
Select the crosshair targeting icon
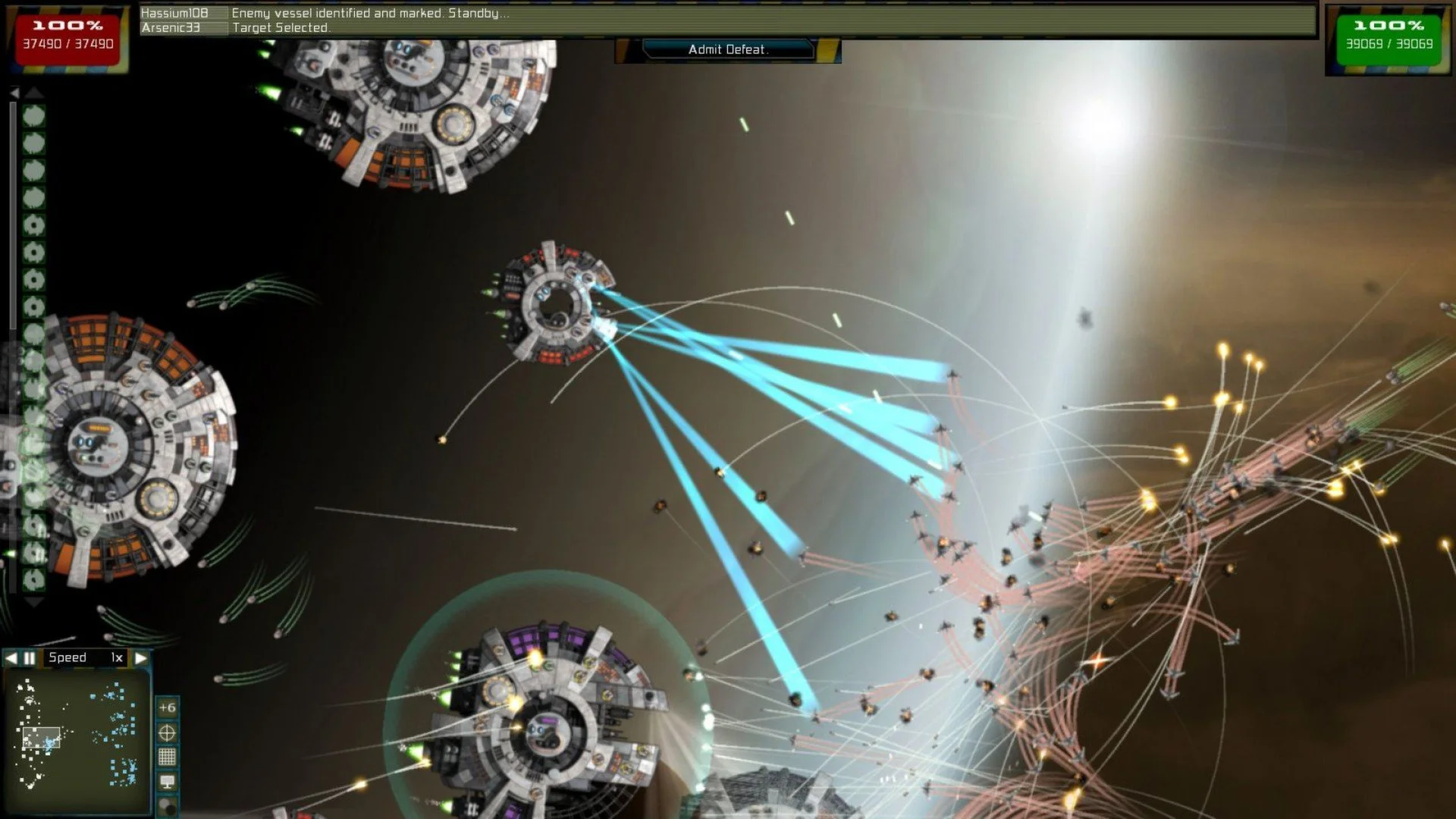[168, 733]
